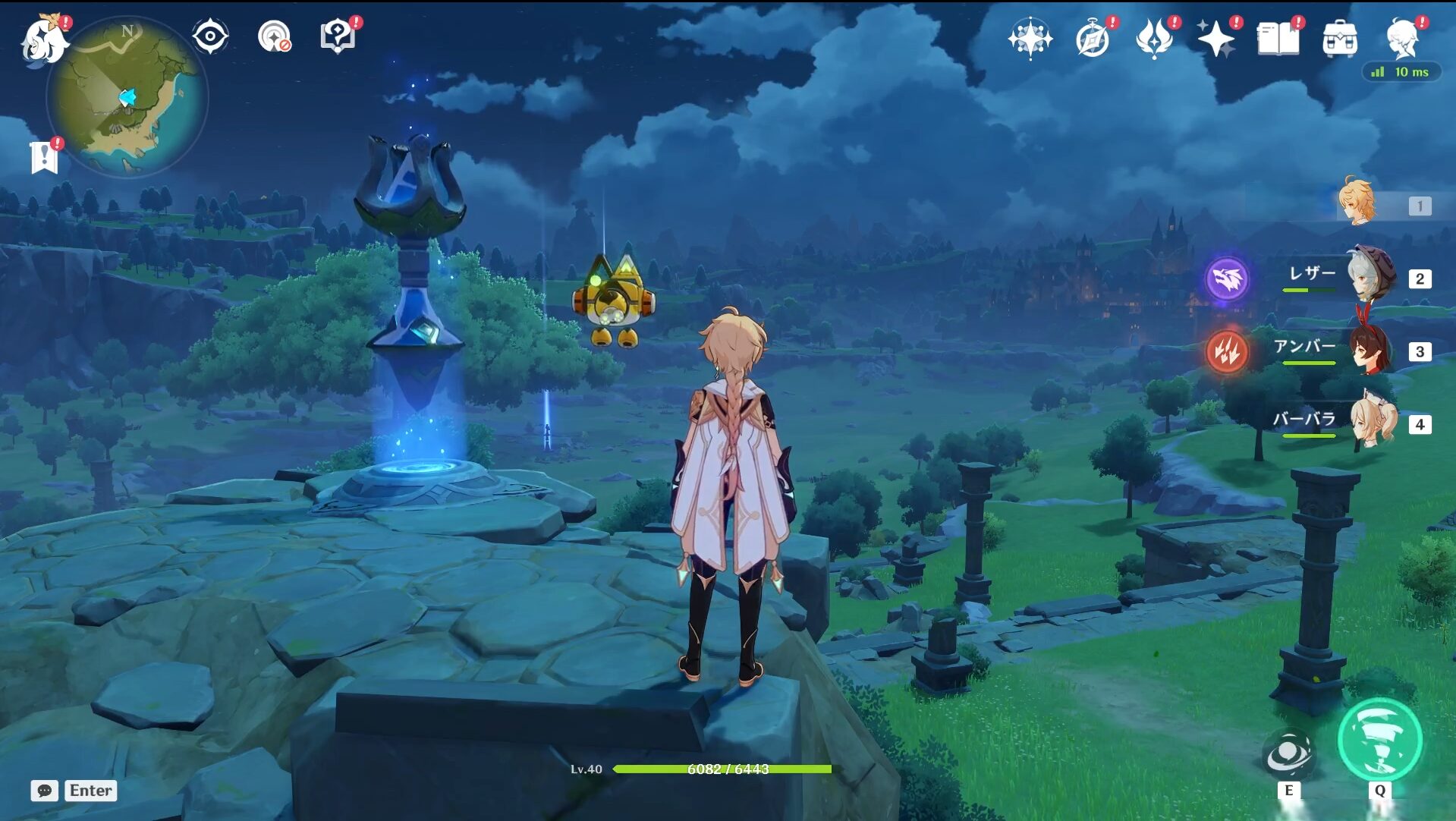Open the quest navigation target icon

tap(273, 36)
